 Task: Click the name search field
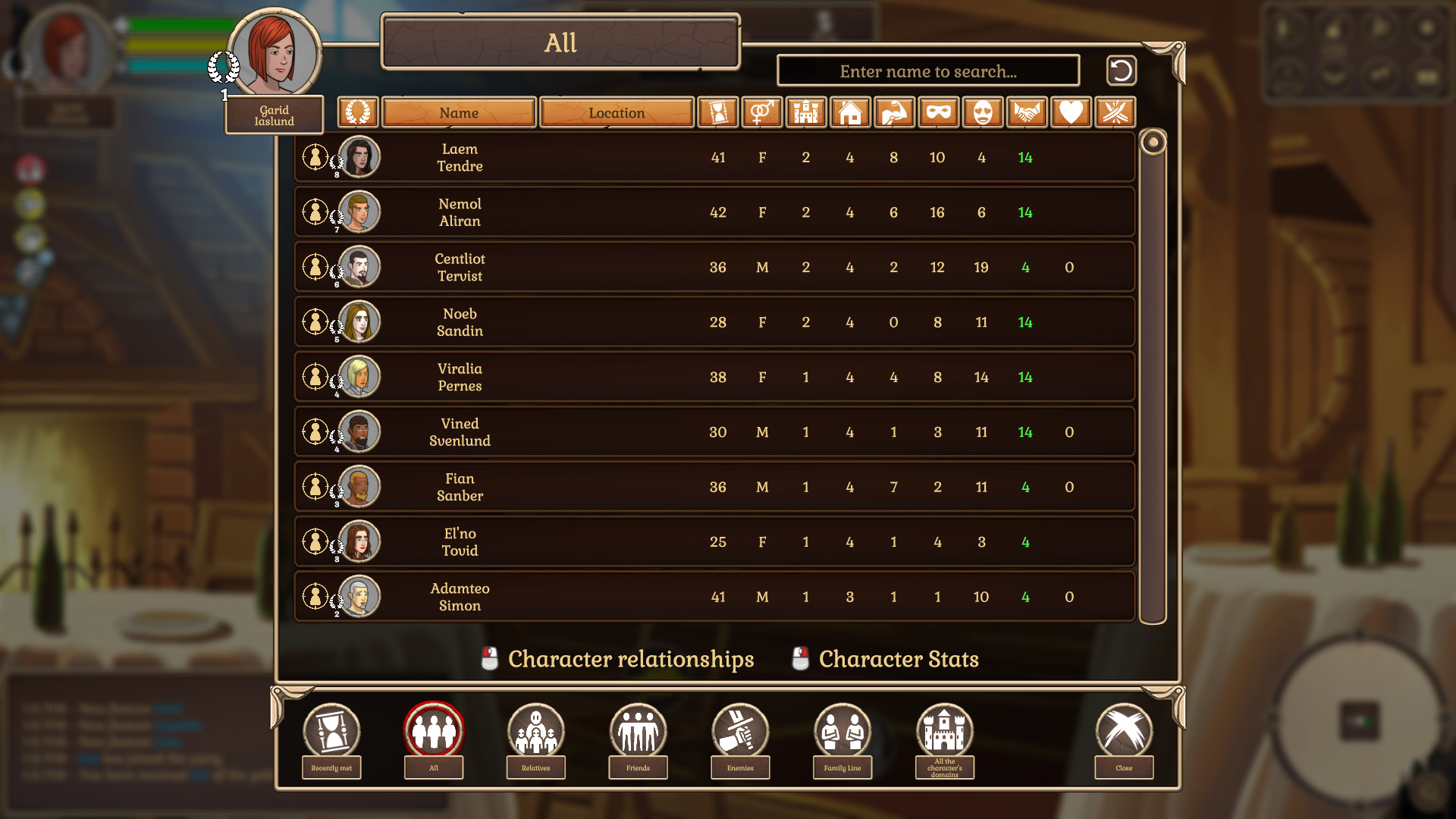tap(928, 71)
